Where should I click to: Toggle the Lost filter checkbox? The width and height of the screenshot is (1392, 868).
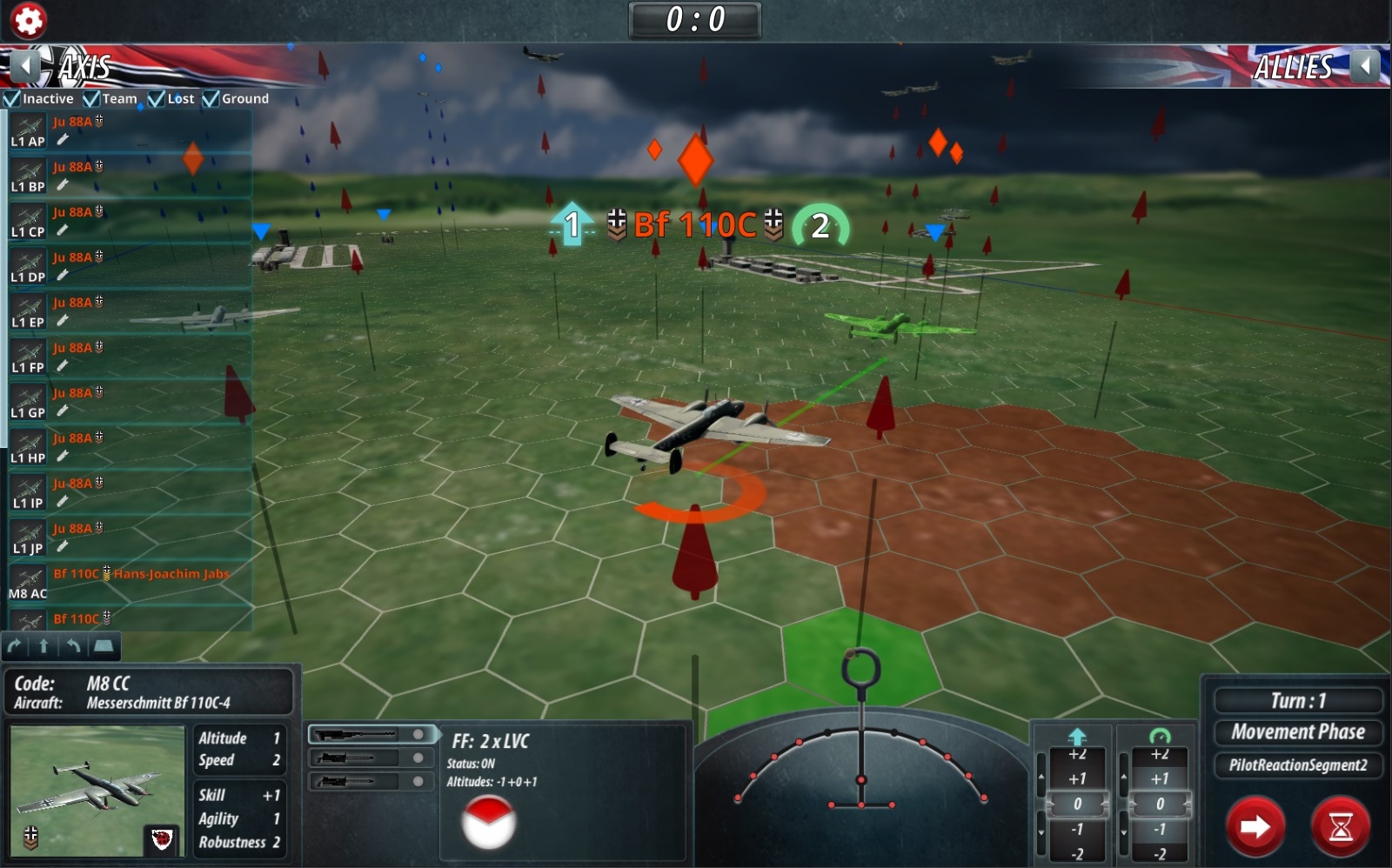(x=157, y=99)
